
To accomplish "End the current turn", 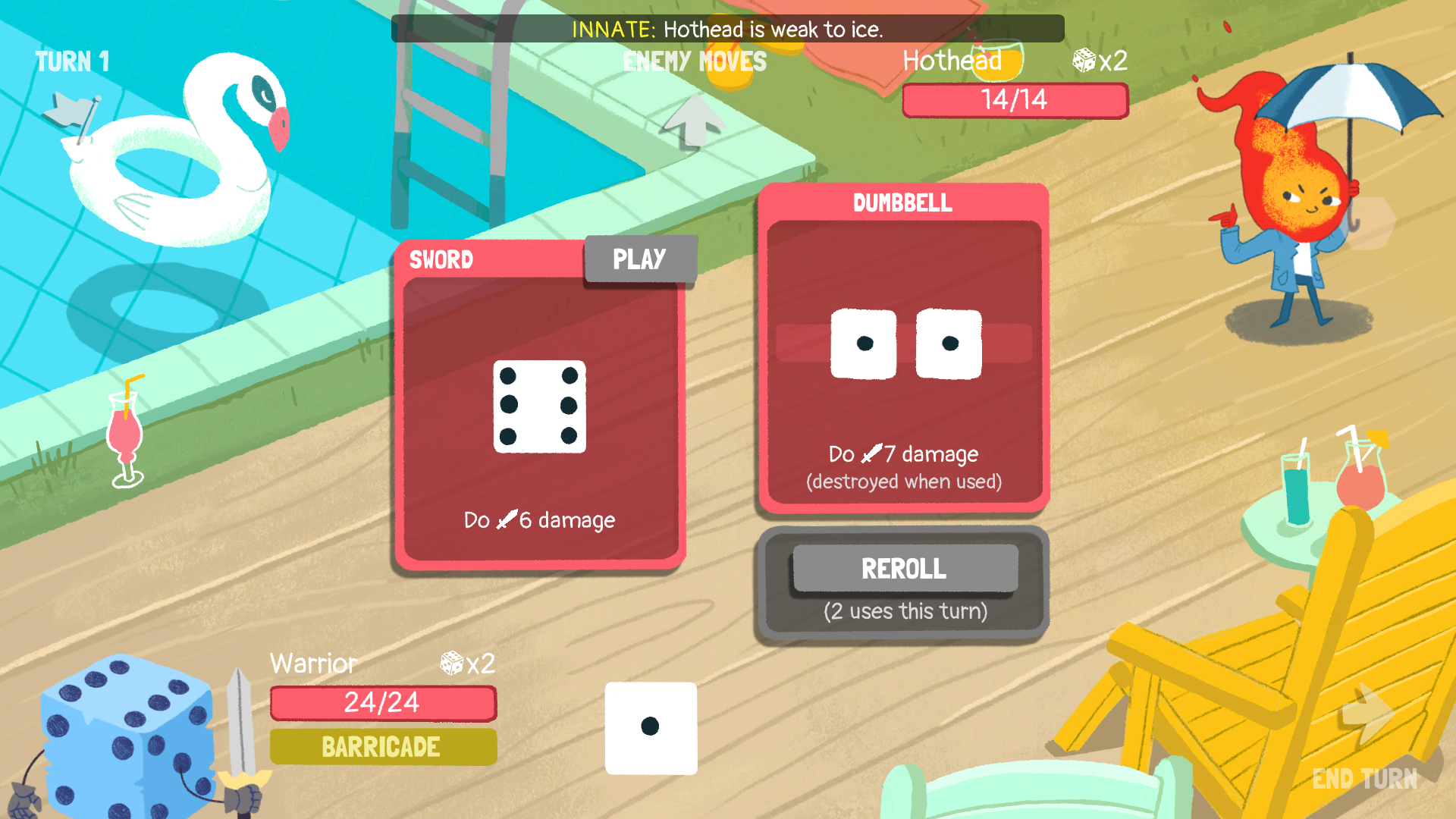I will tap(1365, 743).
